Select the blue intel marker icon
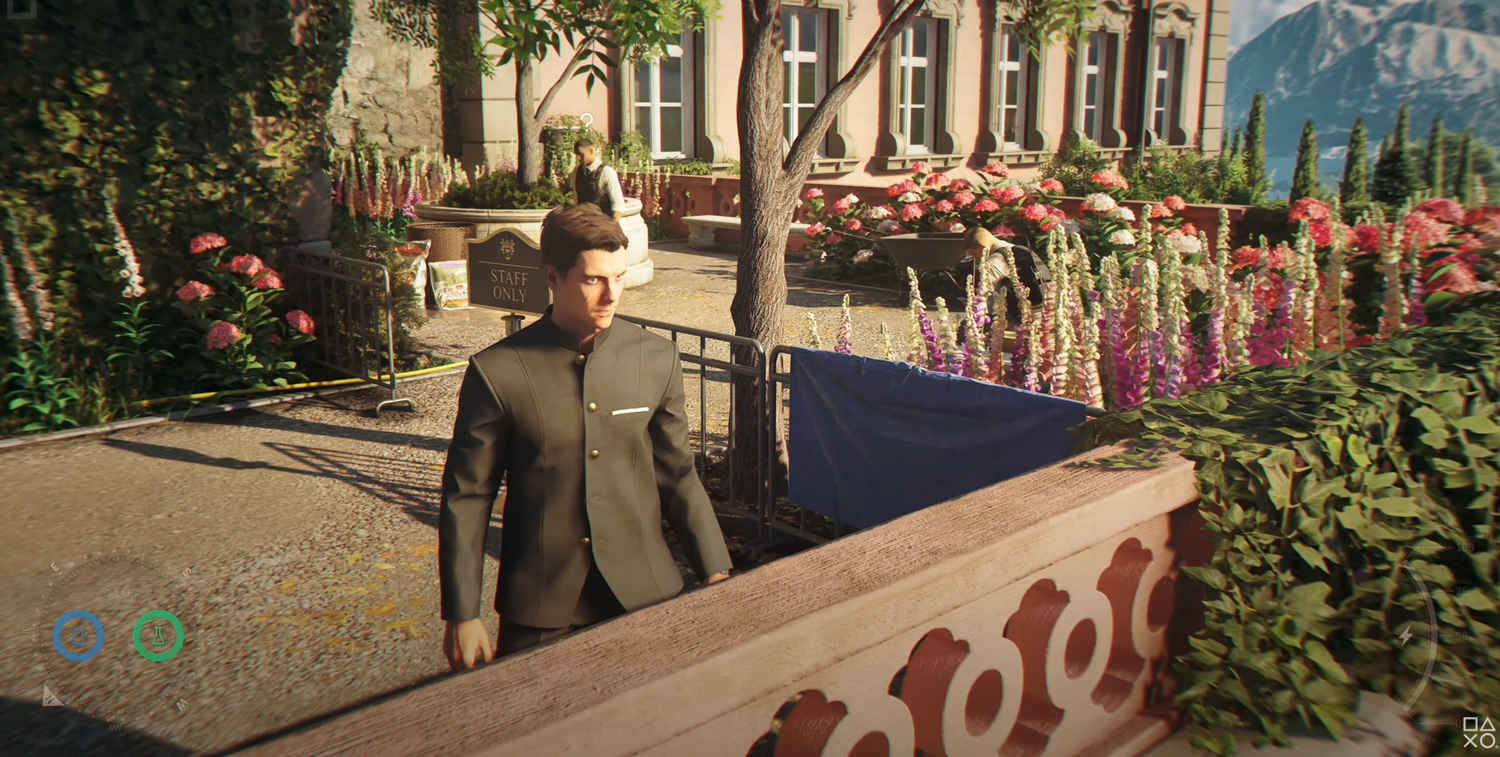Image resolution: width=1500 pixels, height=757 pixels. coord(79,633)
